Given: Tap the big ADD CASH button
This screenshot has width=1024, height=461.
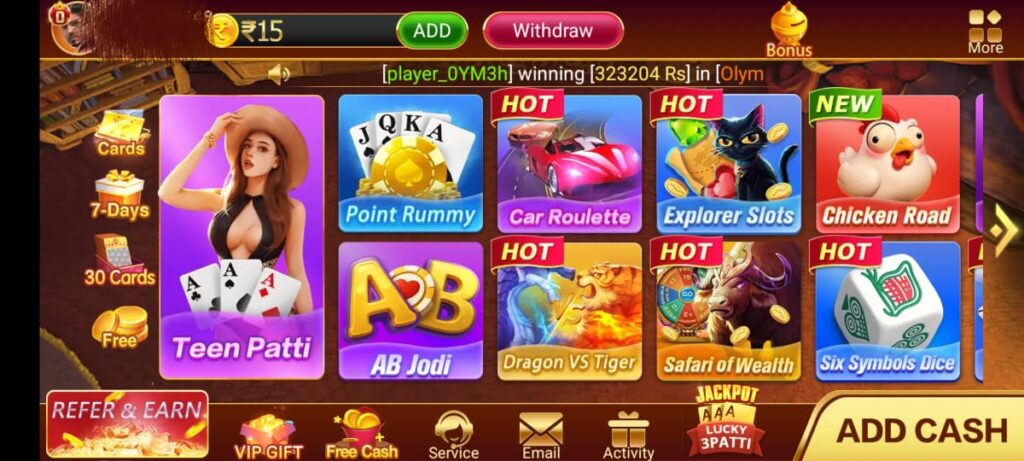Looking at the screenshot, I should pos(920,430).
